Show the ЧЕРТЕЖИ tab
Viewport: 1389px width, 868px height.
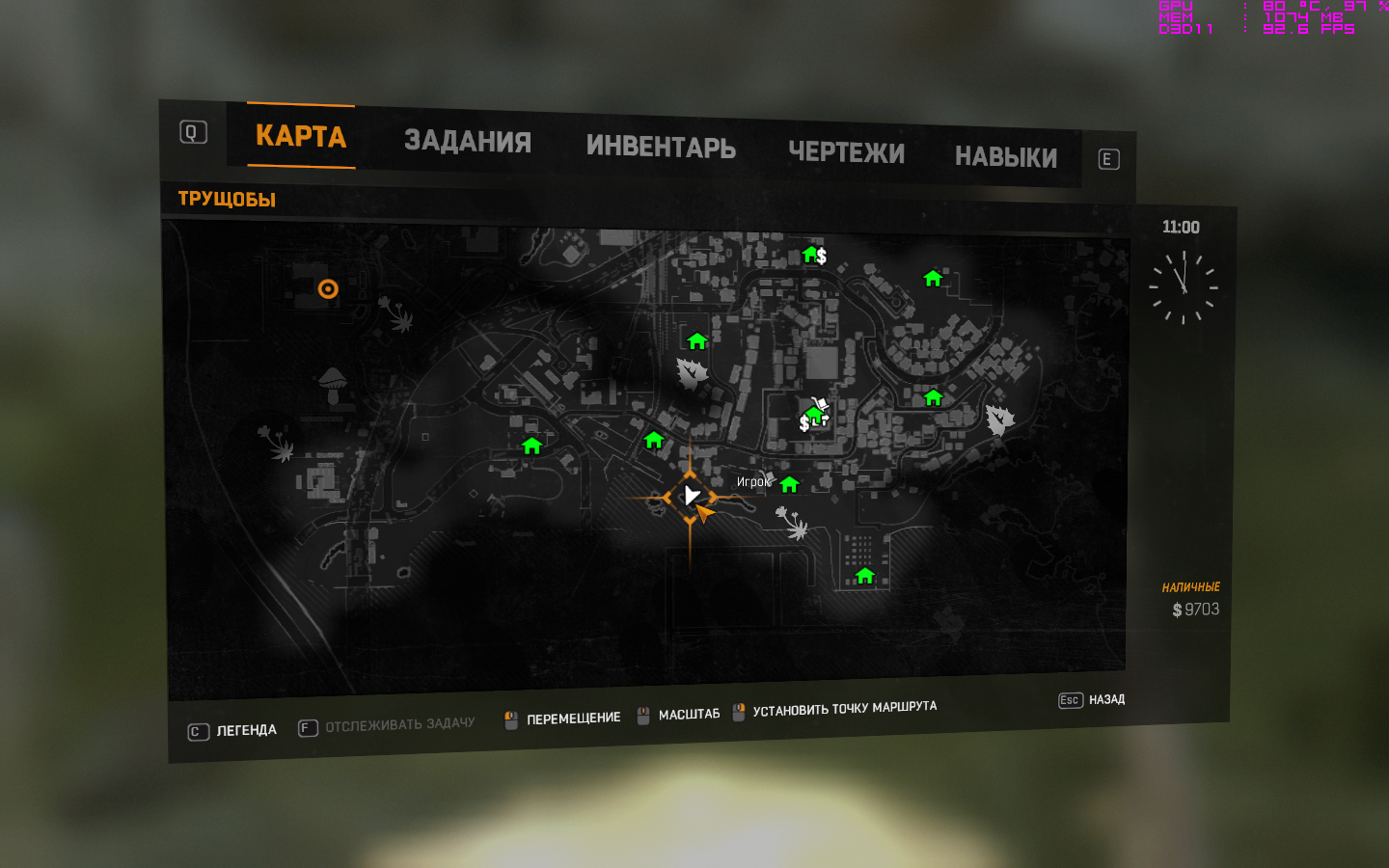(846, 152)
